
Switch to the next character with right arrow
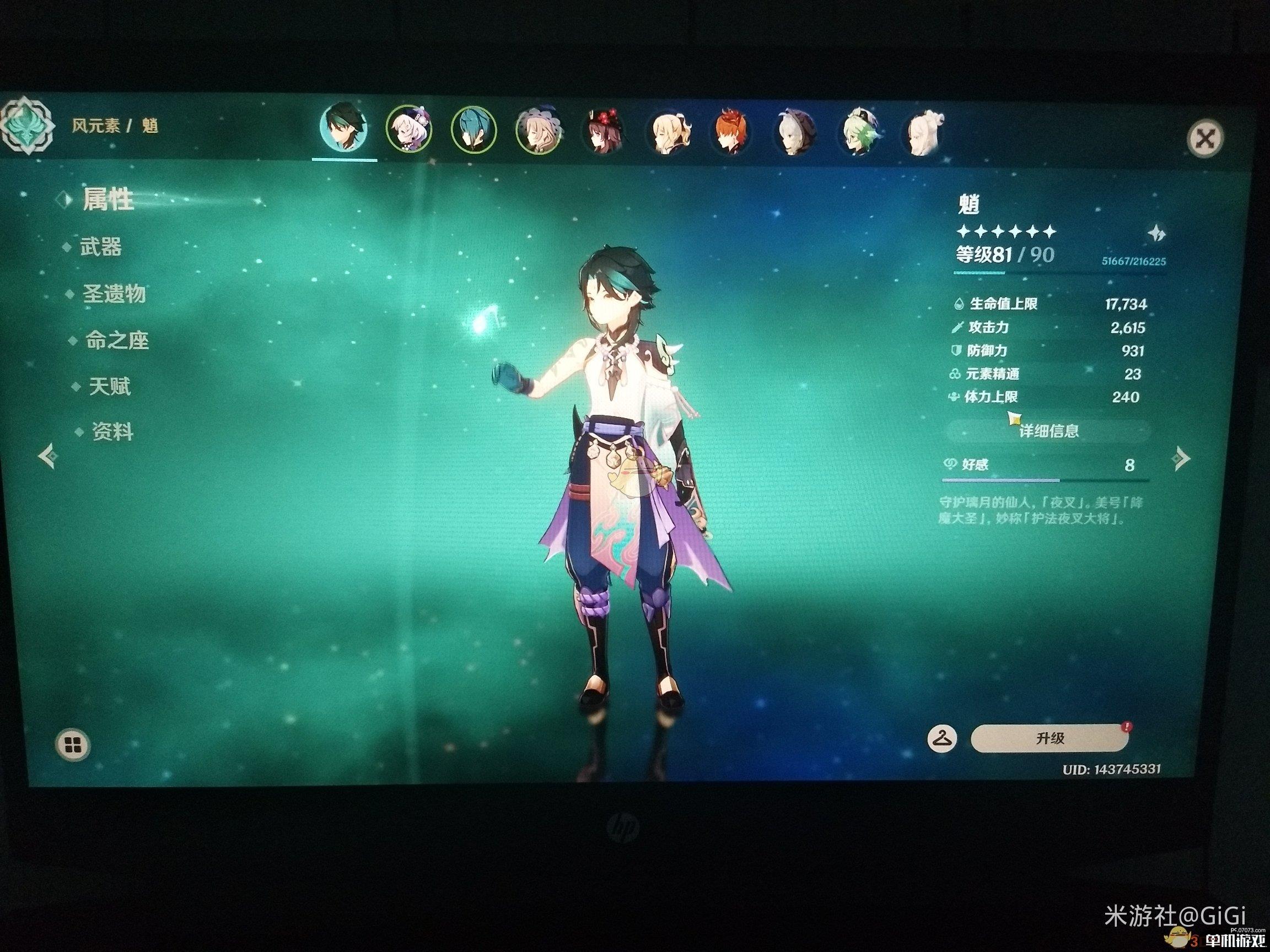point(1181,458)
